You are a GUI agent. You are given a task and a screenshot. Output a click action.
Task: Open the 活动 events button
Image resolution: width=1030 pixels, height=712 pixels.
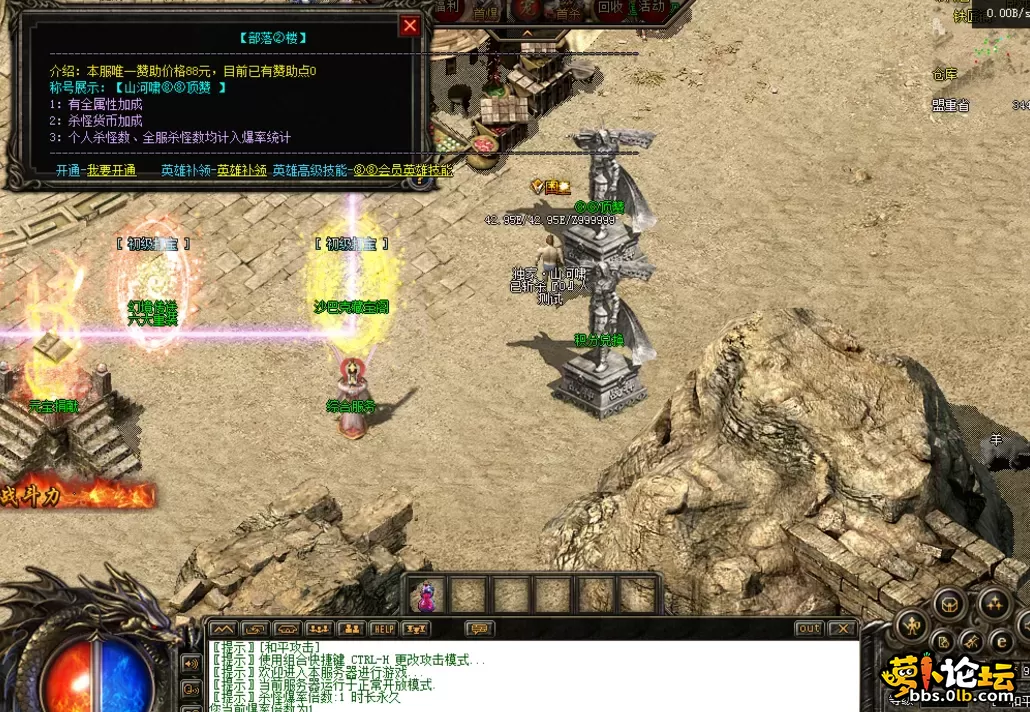click(652, 9)
